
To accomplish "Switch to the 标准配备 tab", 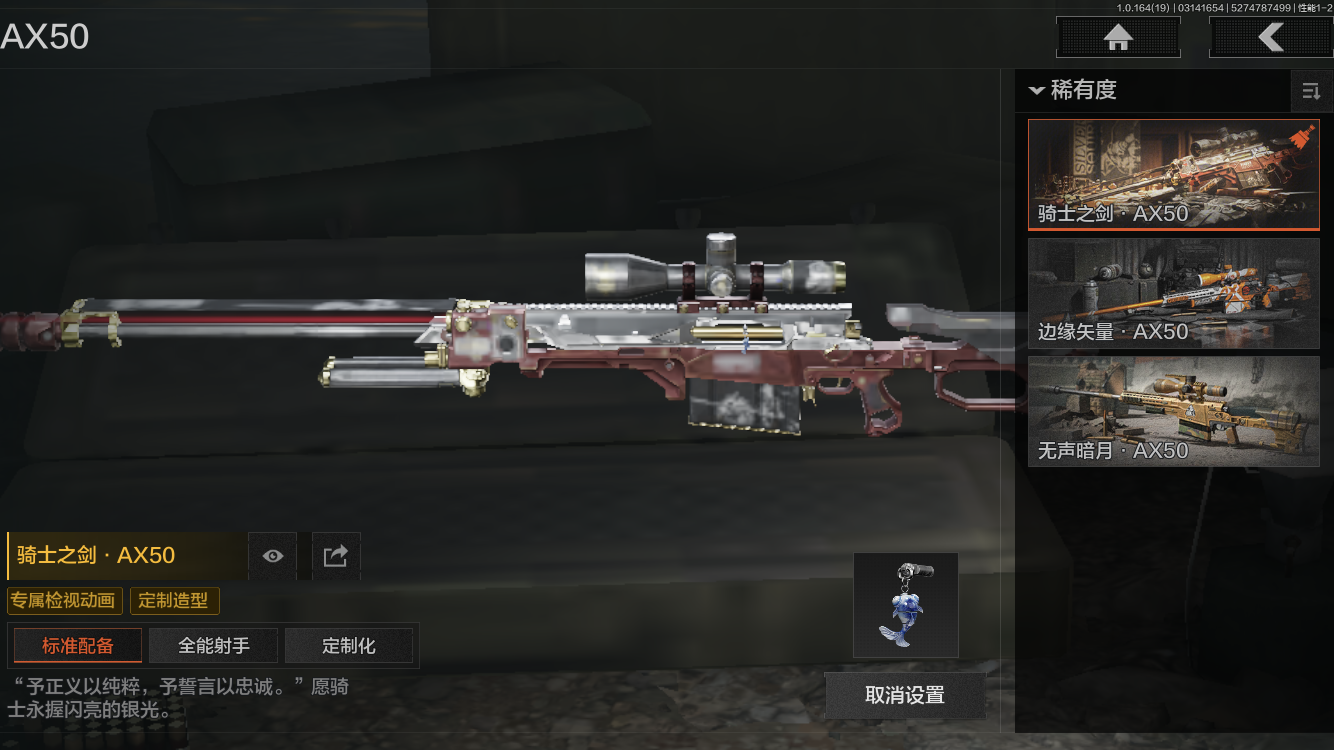I will coord(78,646).
